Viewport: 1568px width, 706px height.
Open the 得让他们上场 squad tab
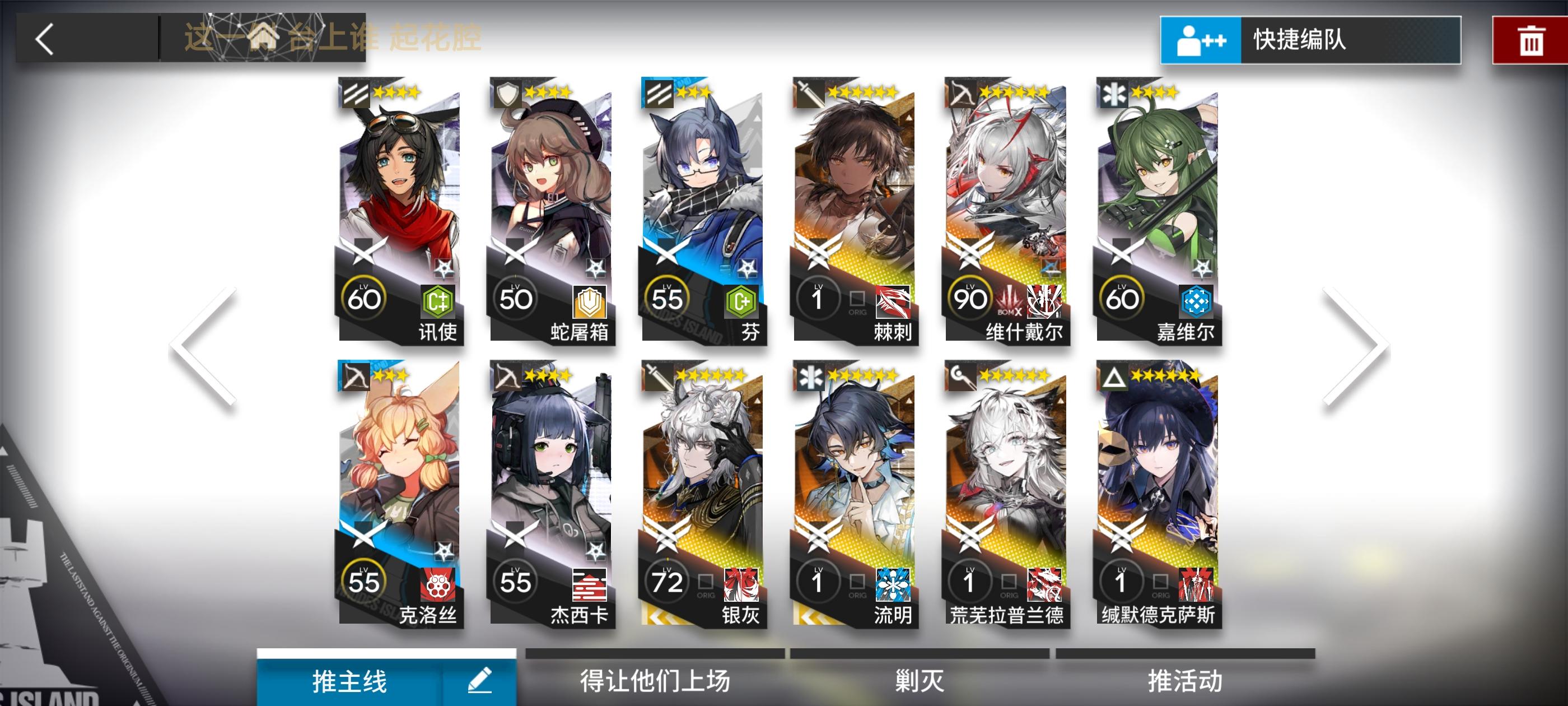click(x=654, y=682)
